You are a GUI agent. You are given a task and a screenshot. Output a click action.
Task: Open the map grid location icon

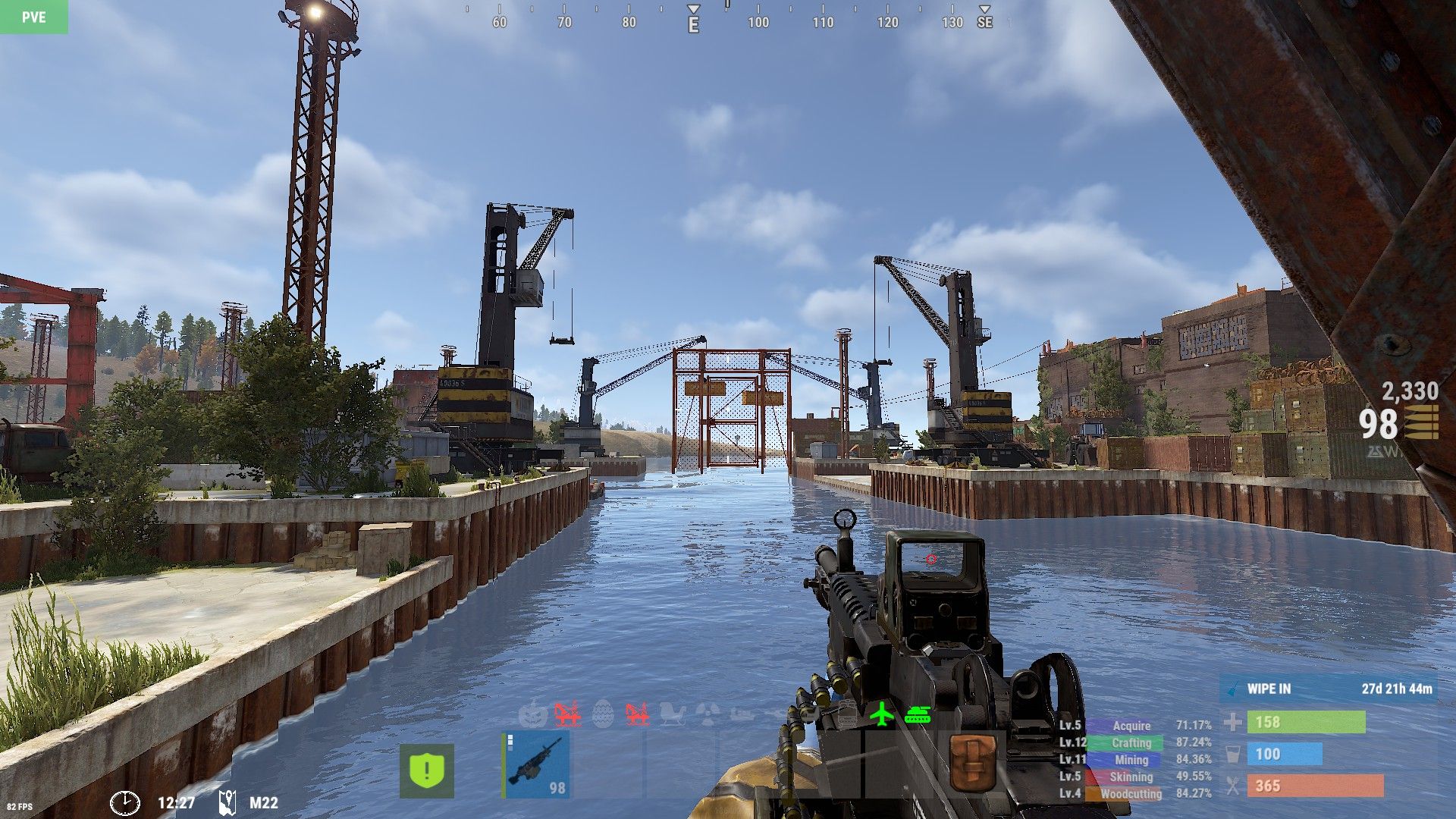click(x=227, y=802)
